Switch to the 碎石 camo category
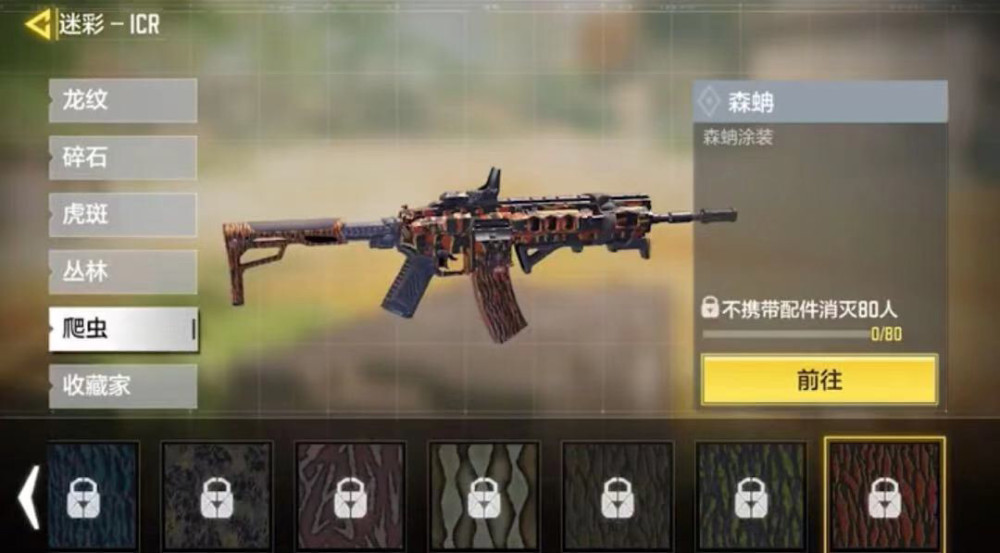1000x553 pixels. (122, 157)
